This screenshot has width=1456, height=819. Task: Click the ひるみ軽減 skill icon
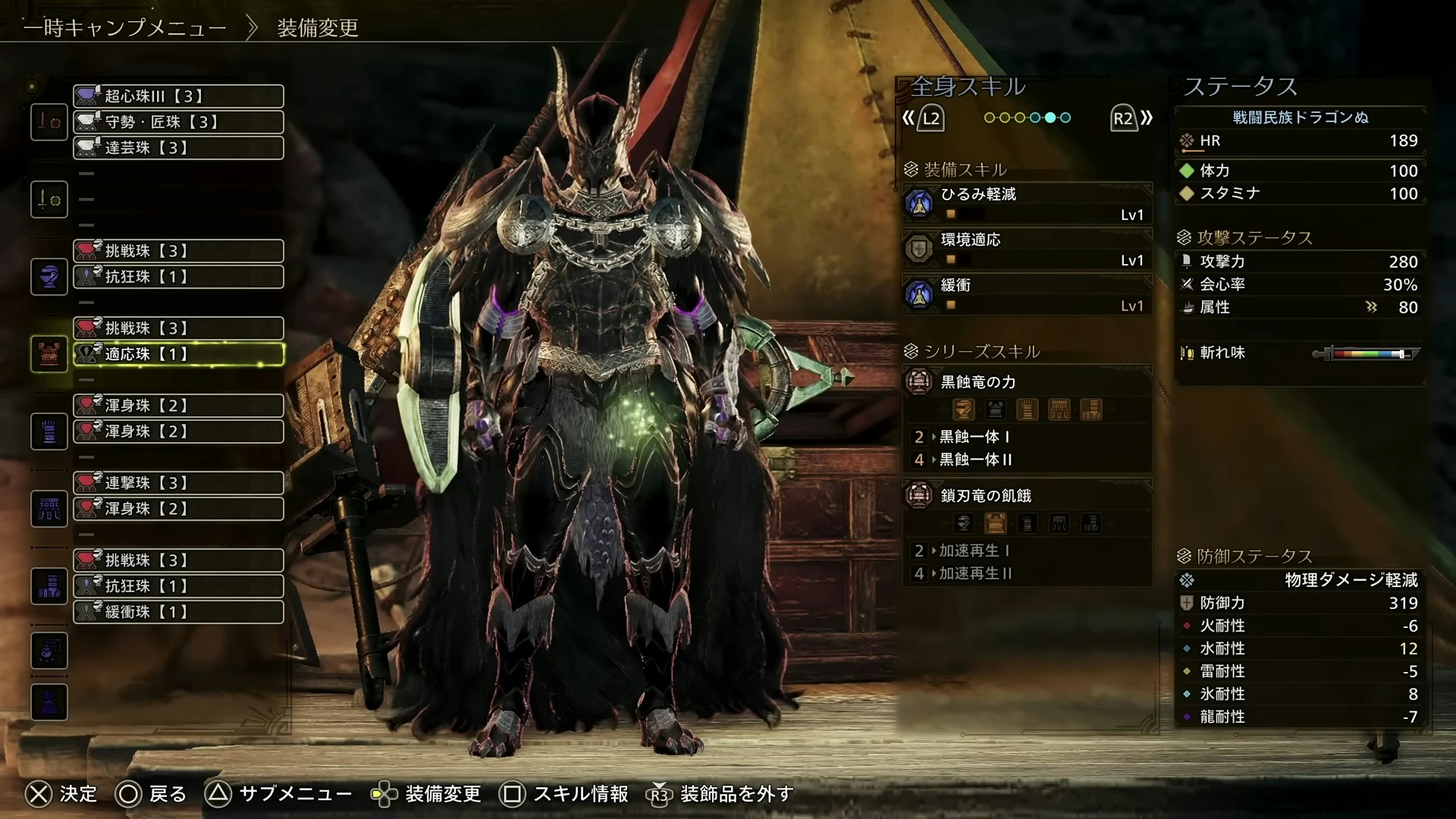point(920,203)
